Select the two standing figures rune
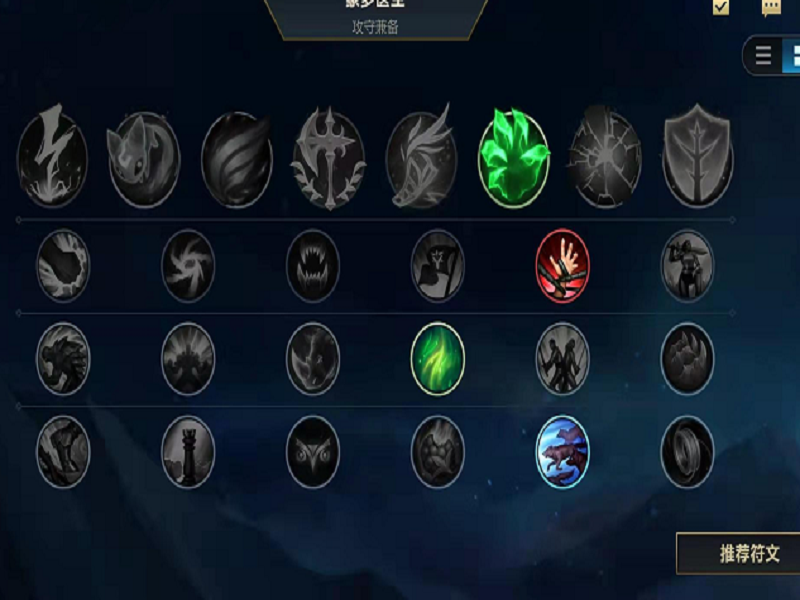 tap(563, 358)
